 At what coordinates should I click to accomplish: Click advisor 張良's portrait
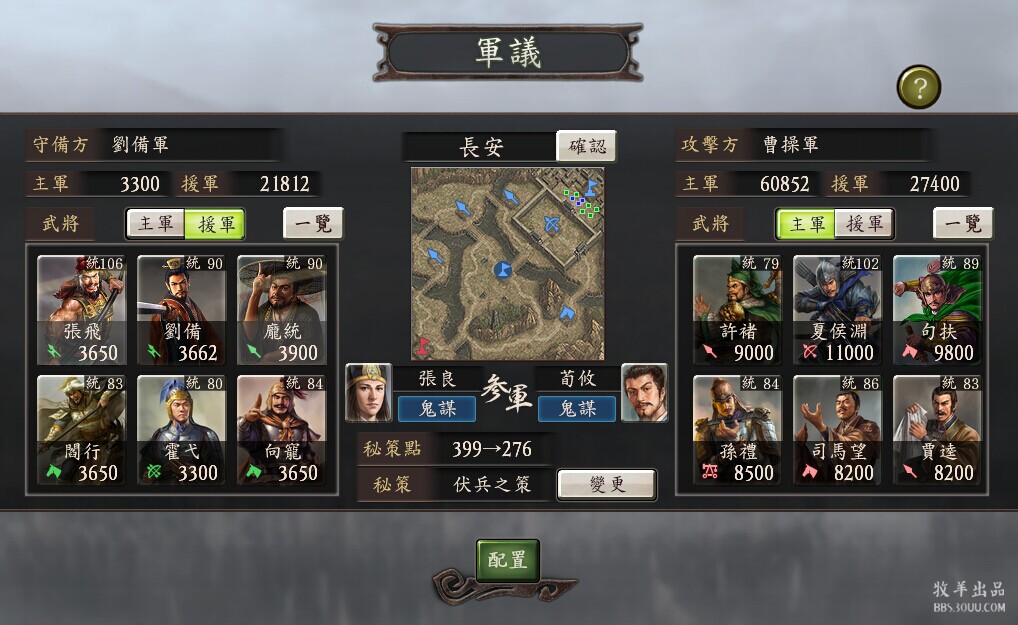[x=368, y=393]
